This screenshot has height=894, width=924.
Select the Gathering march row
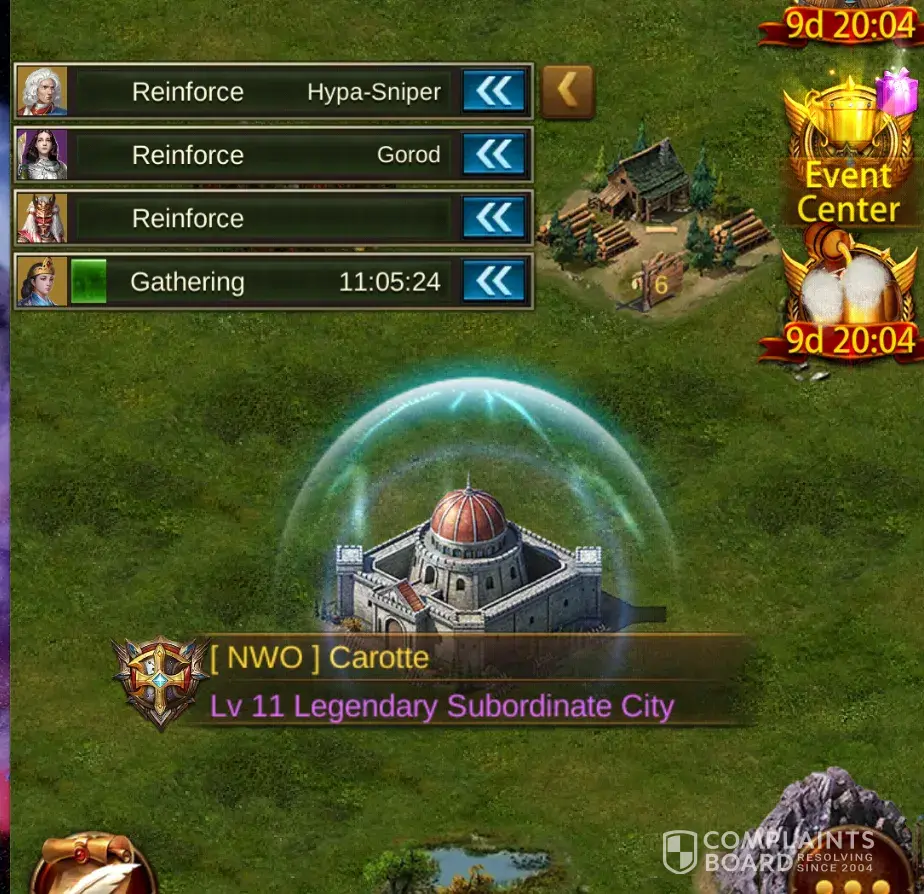point(260,281)
